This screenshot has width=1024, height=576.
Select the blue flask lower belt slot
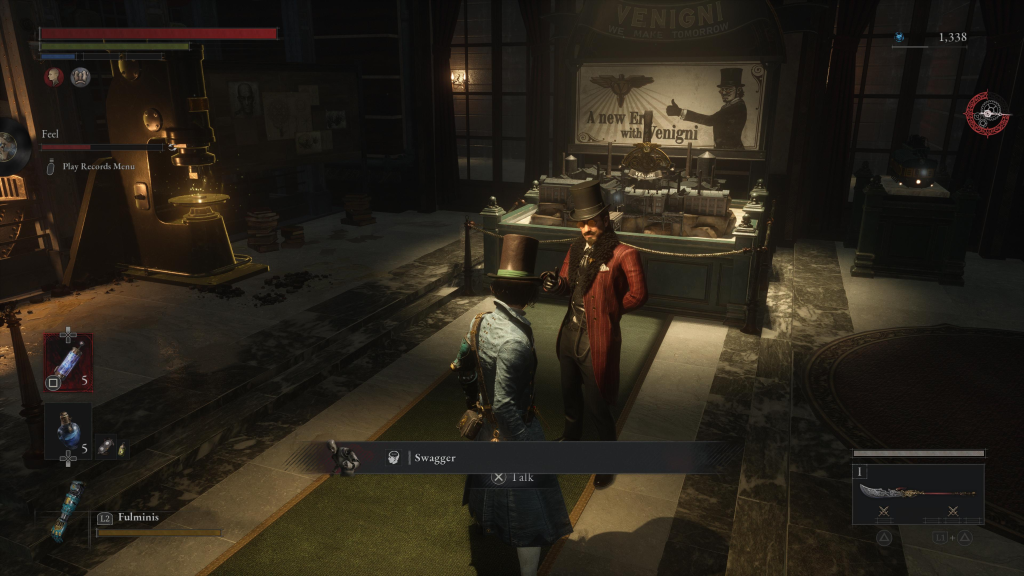[x=68, y=431]
